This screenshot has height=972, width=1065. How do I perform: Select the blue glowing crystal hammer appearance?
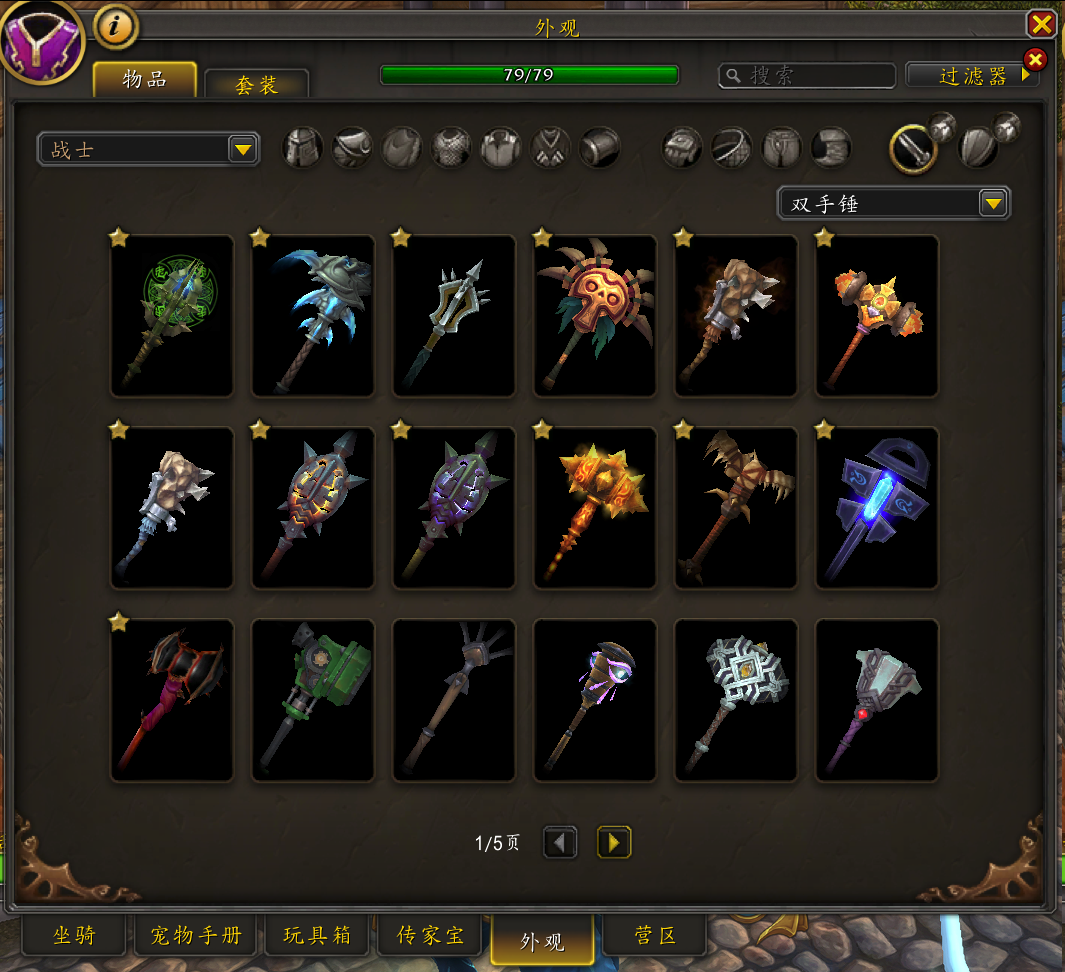click(x=877, y=508)
